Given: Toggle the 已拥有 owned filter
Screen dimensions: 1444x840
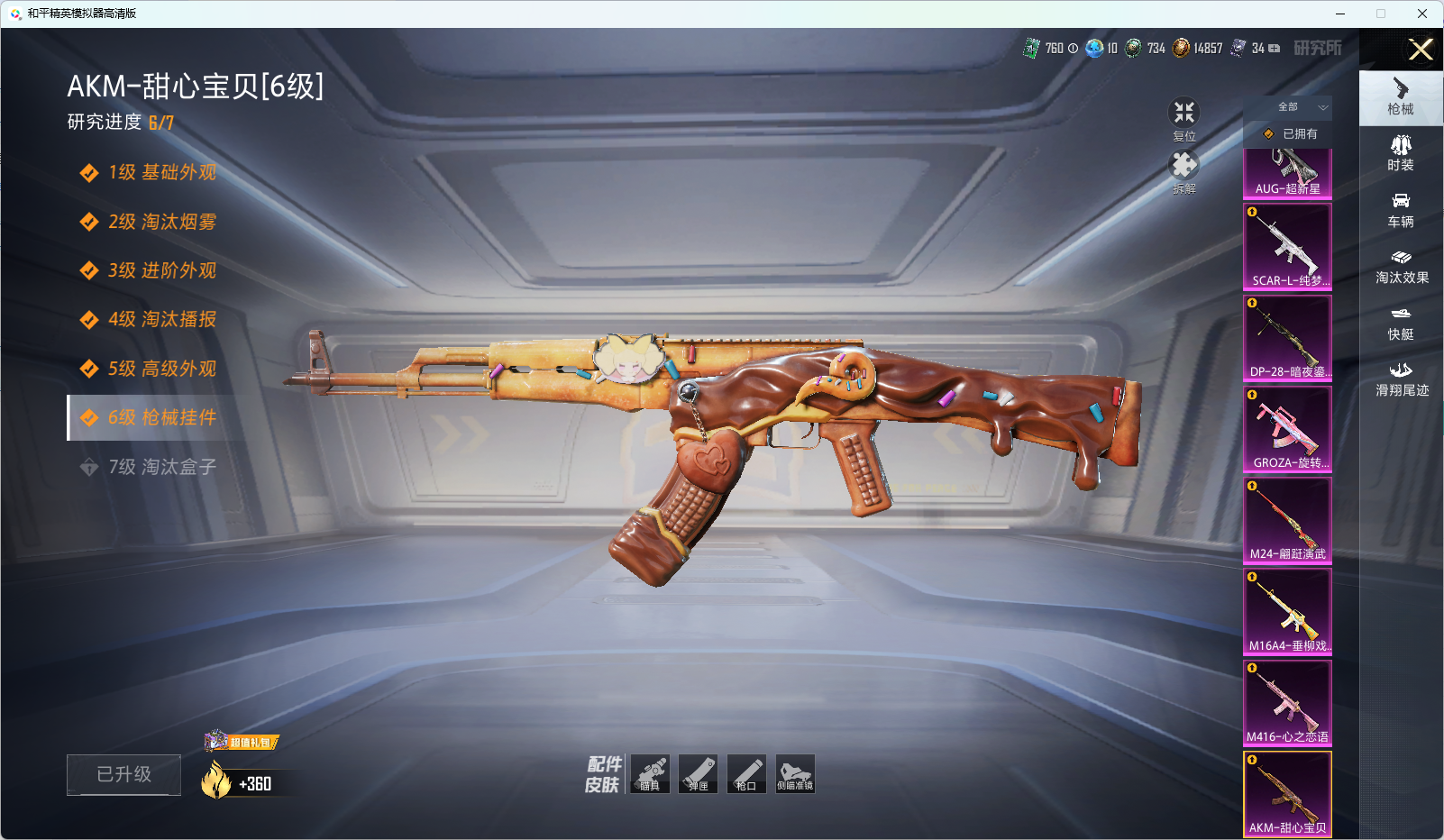Looking at the screenshot, I should click(1290, 133).
